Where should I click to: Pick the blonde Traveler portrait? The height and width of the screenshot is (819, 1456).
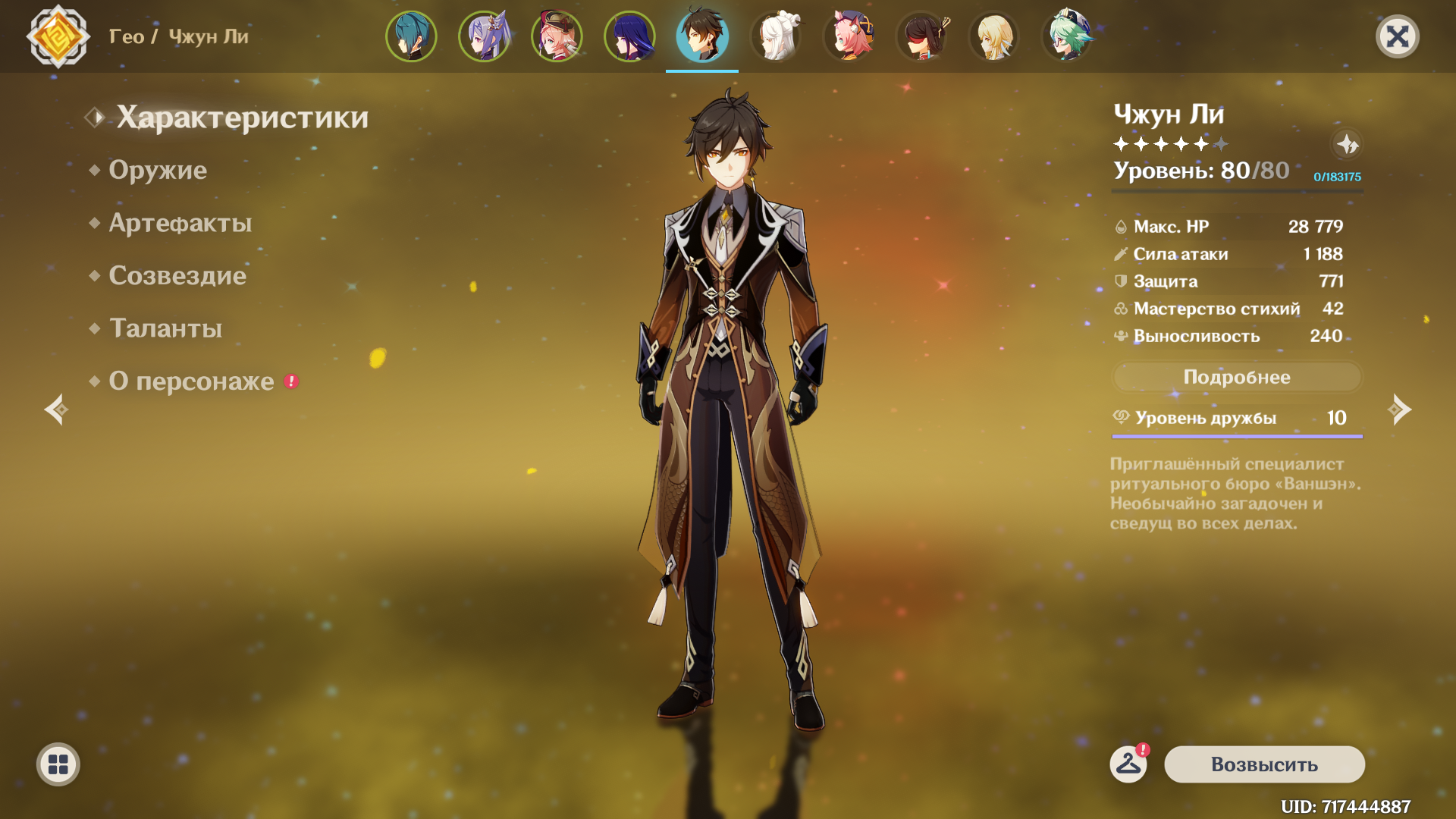[x=993, y=36]
